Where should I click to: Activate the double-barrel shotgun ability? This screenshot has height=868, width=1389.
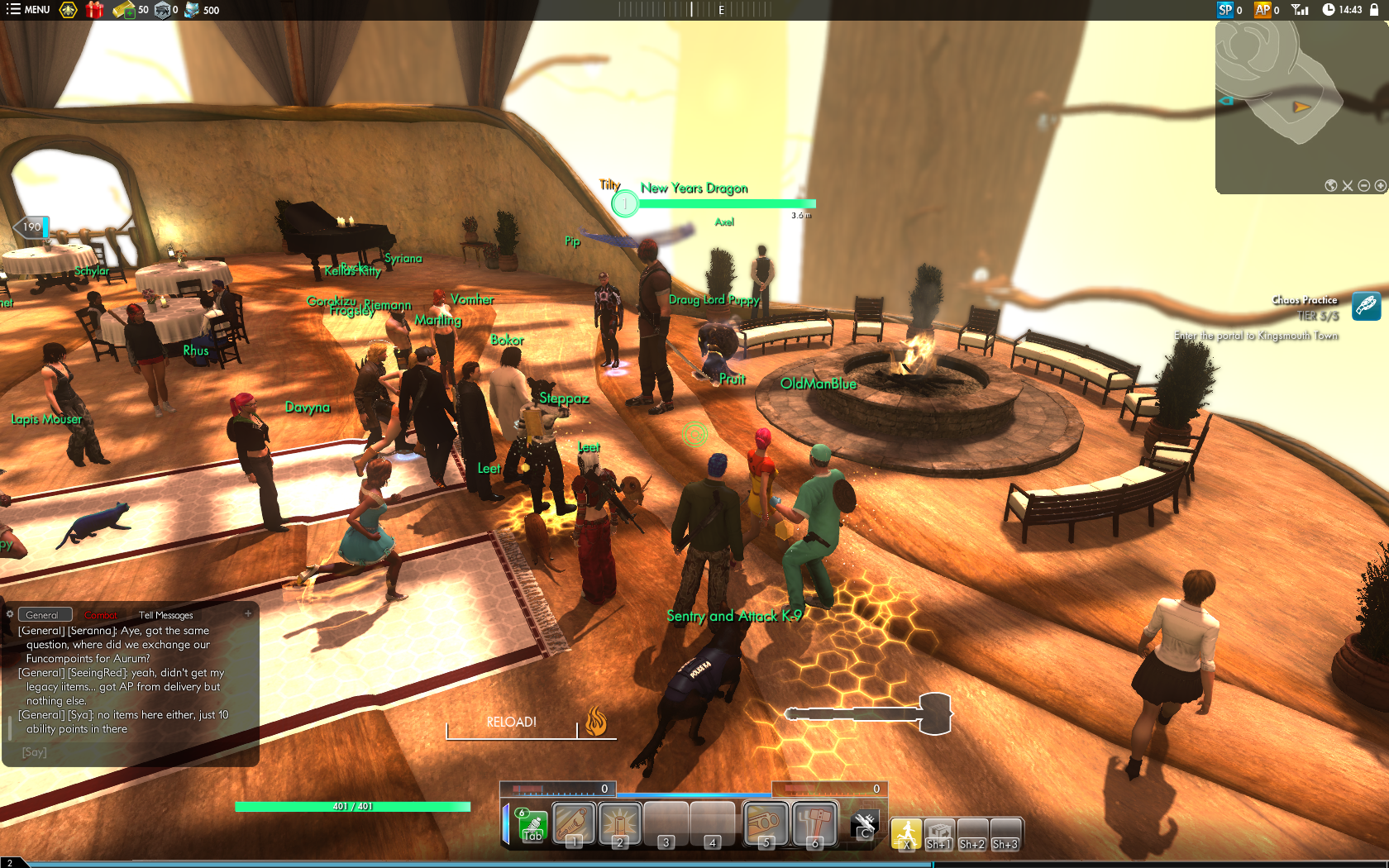[766, 823]
